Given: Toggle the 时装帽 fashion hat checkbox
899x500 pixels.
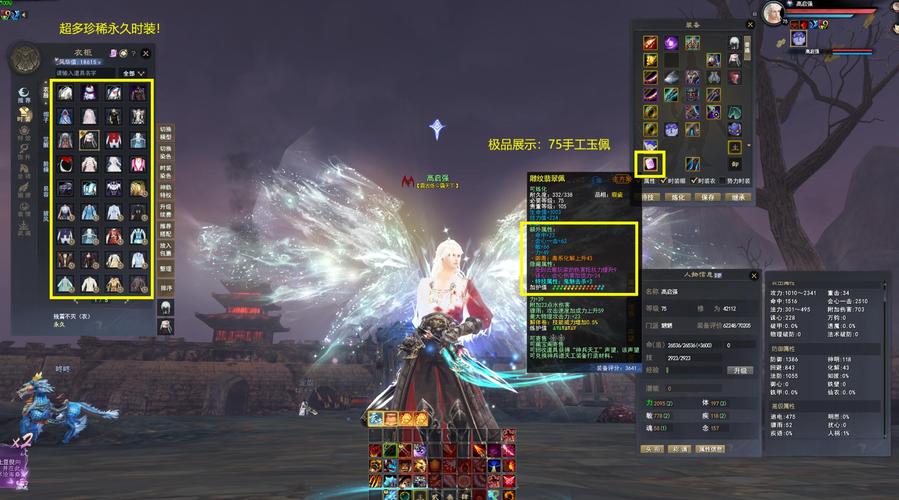Looking at the screenshot, I should 663,181.
